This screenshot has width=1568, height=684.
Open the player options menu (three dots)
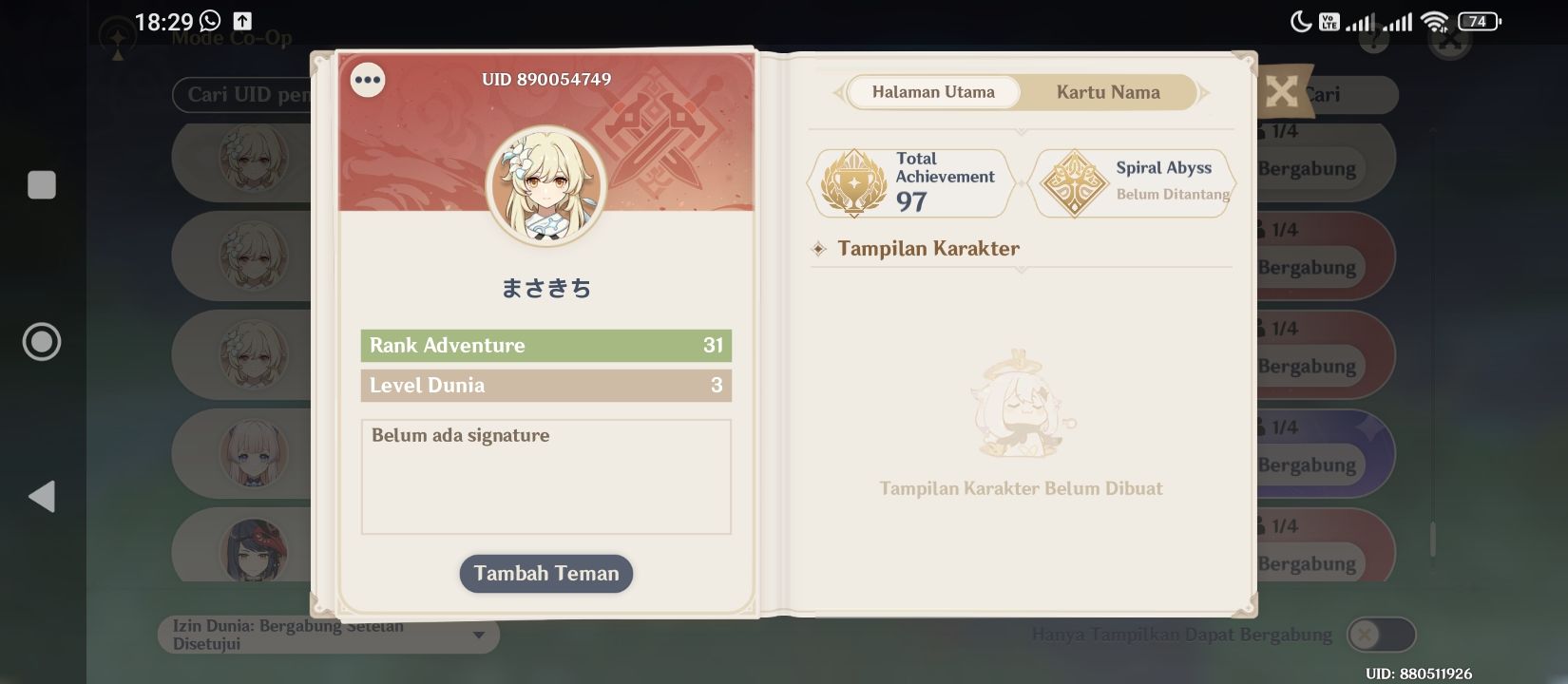(368, 80)
